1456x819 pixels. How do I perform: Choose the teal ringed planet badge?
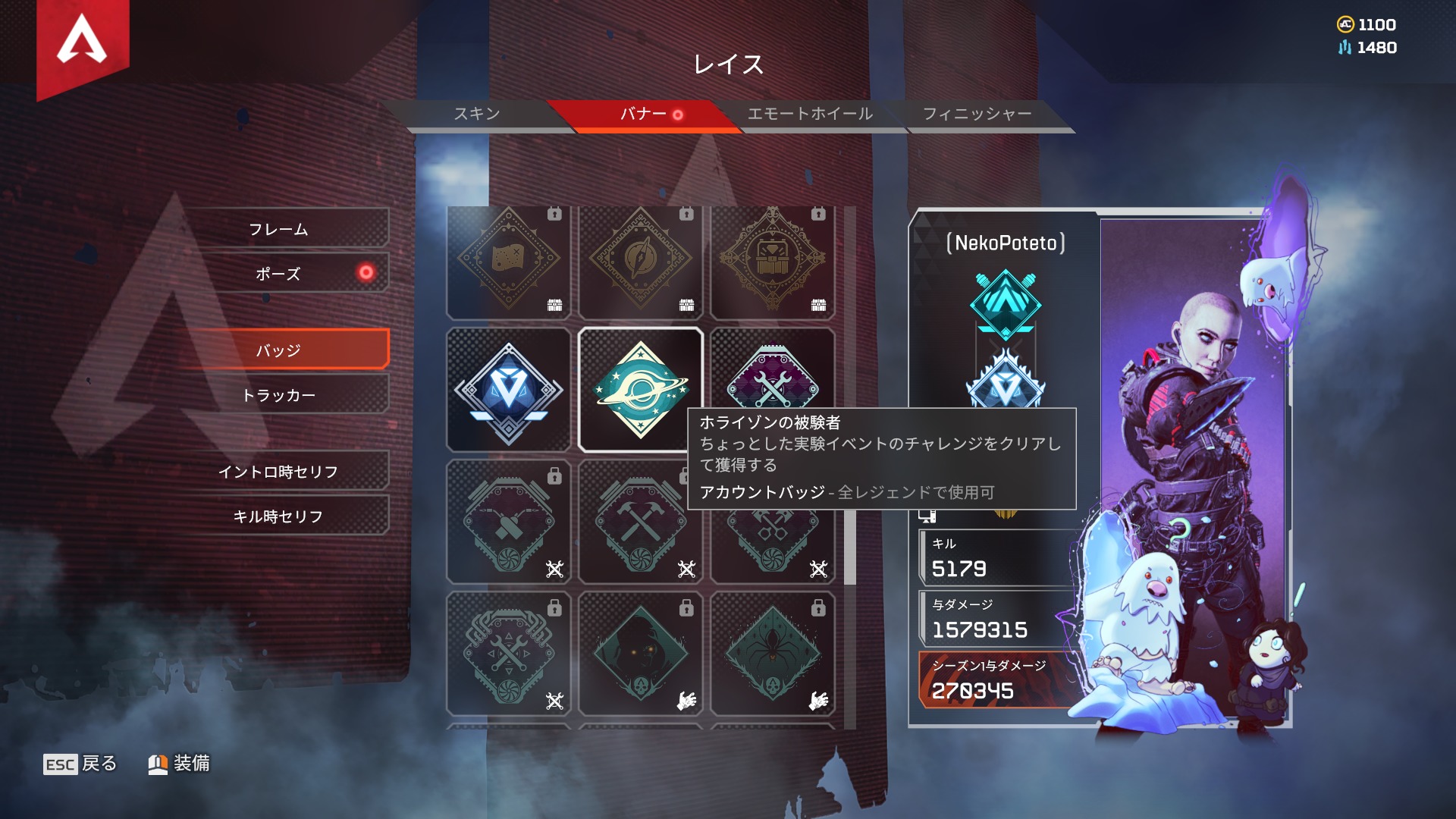pyautogui.click(x=640, y=391)
